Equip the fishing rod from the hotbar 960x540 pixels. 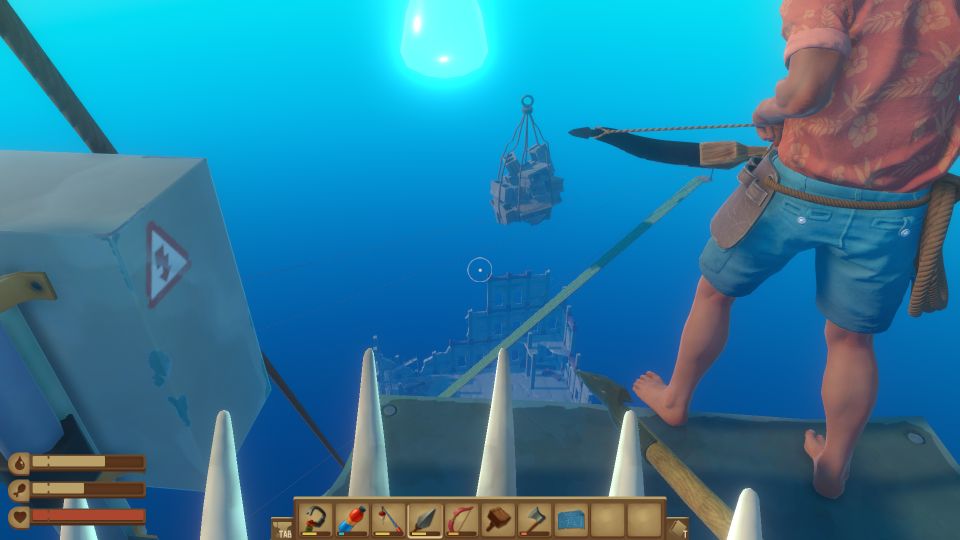[x=388, y=519]
